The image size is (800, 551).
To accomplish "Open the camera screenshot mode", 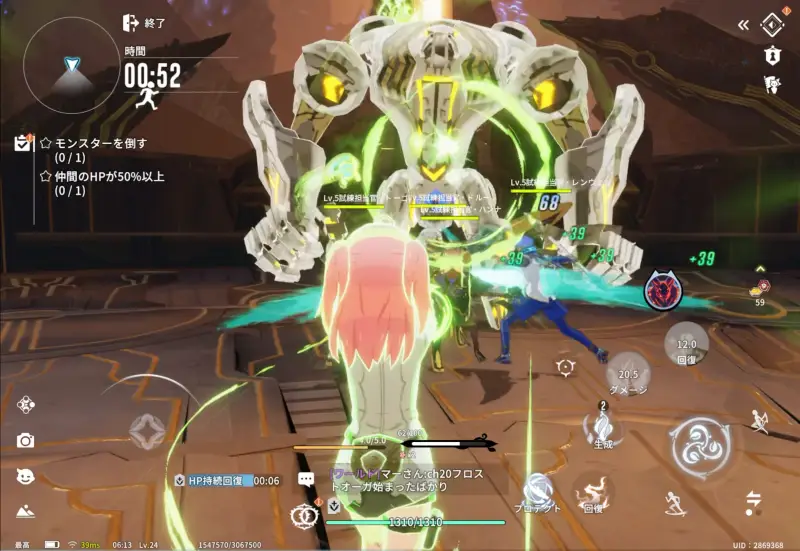I will 25,441.
